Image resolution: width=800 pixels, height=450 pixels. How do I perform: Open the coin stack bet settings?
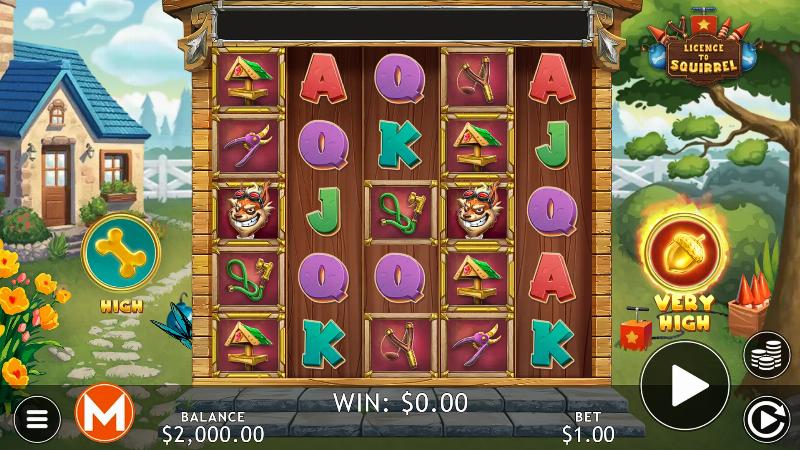pyautogui.click(x=766, y=354)
